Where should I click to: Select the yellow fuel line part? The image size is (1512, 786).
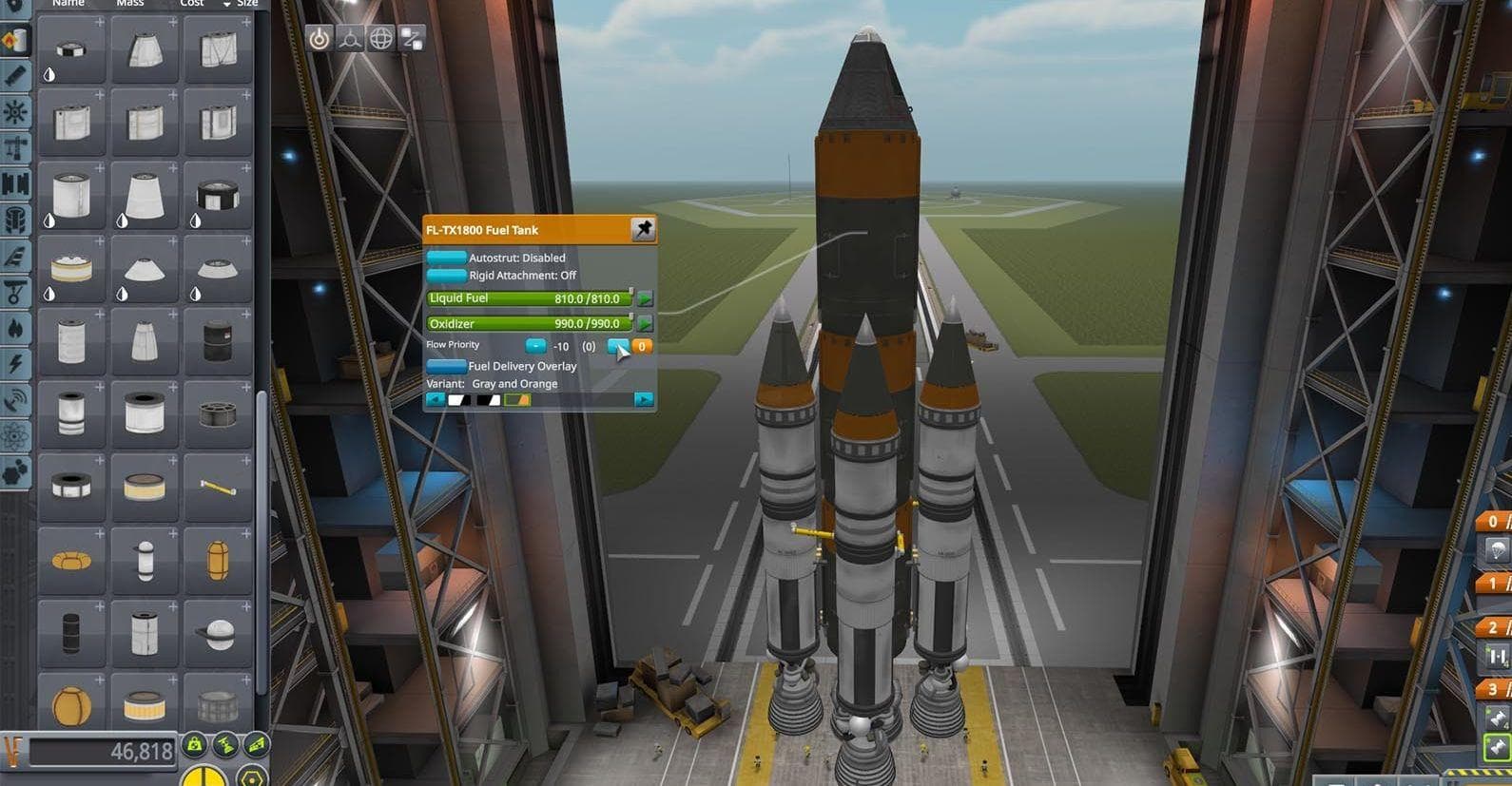point(218,488)
